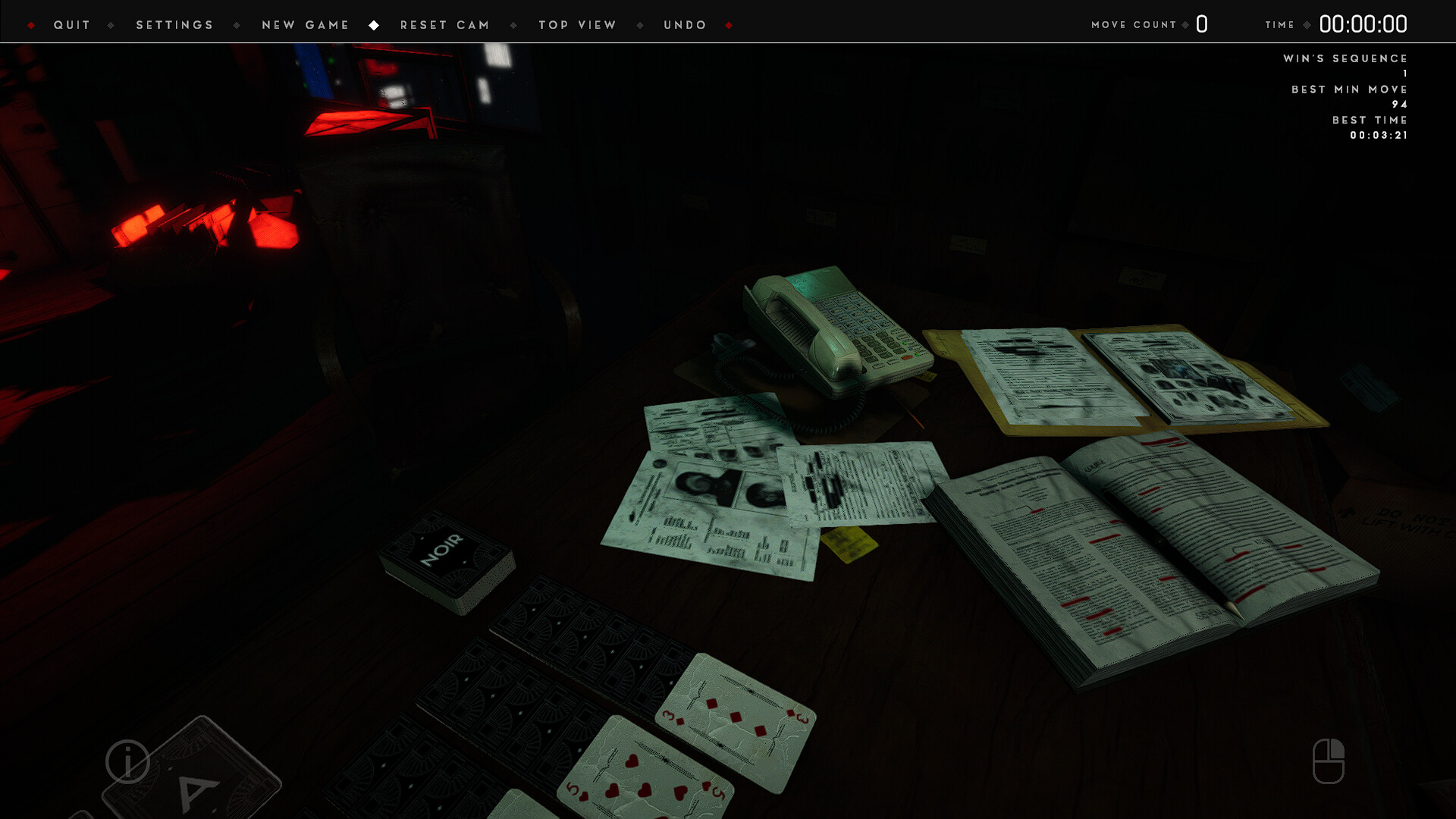The width and height of the screenshot is (1456, 819).
Task: Start a NEW GAME
Action: pos(305,24)
